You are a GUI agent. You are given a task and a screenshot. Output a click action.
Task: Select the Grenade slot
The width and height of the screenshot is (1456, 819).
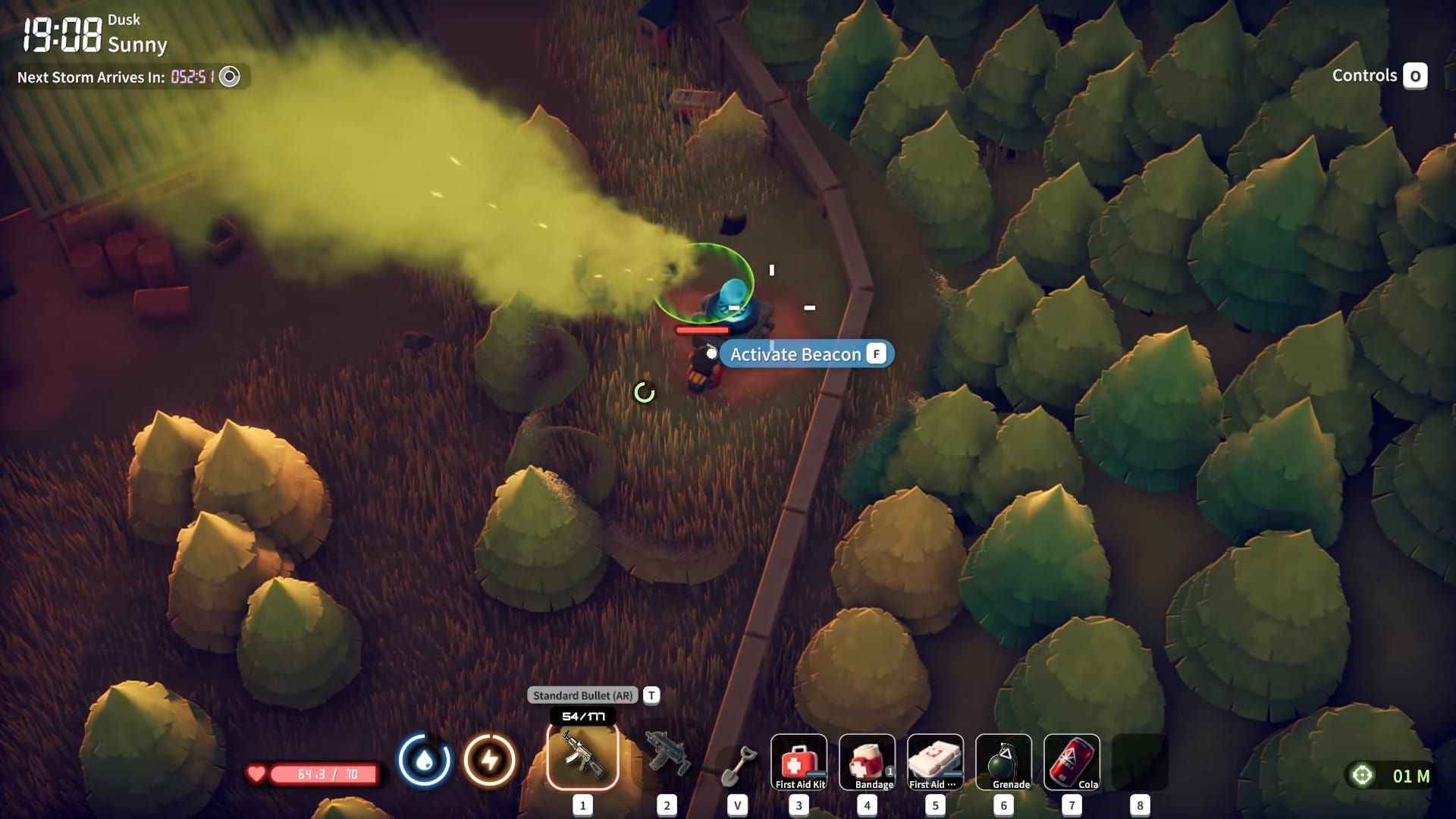1003,762
